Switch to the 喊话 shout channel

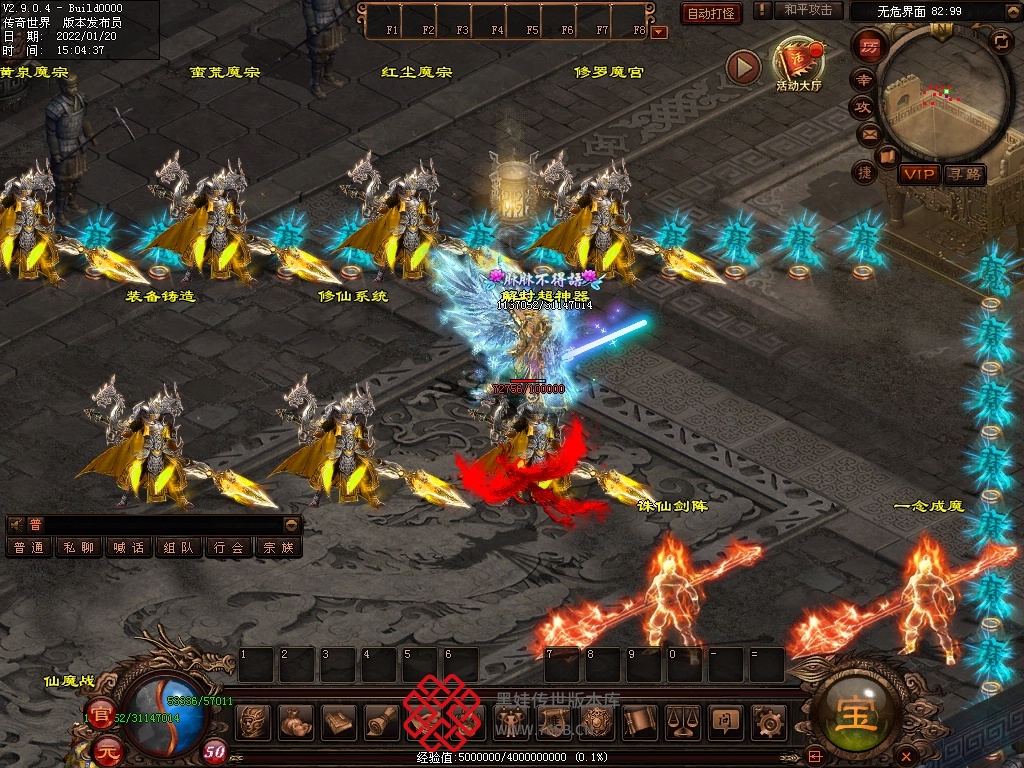(x=129, y=547)
